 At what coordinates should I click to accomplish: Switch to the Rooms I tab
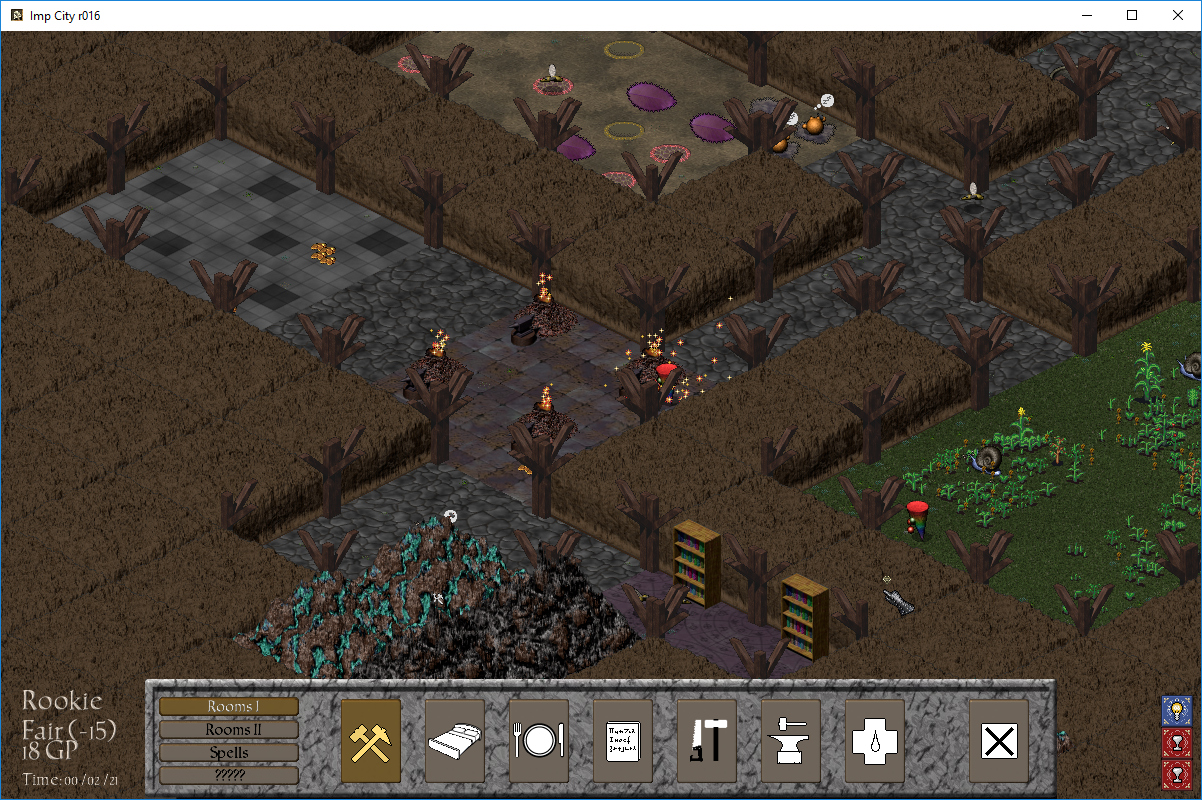pyautogui.click(x=228, y=706)
